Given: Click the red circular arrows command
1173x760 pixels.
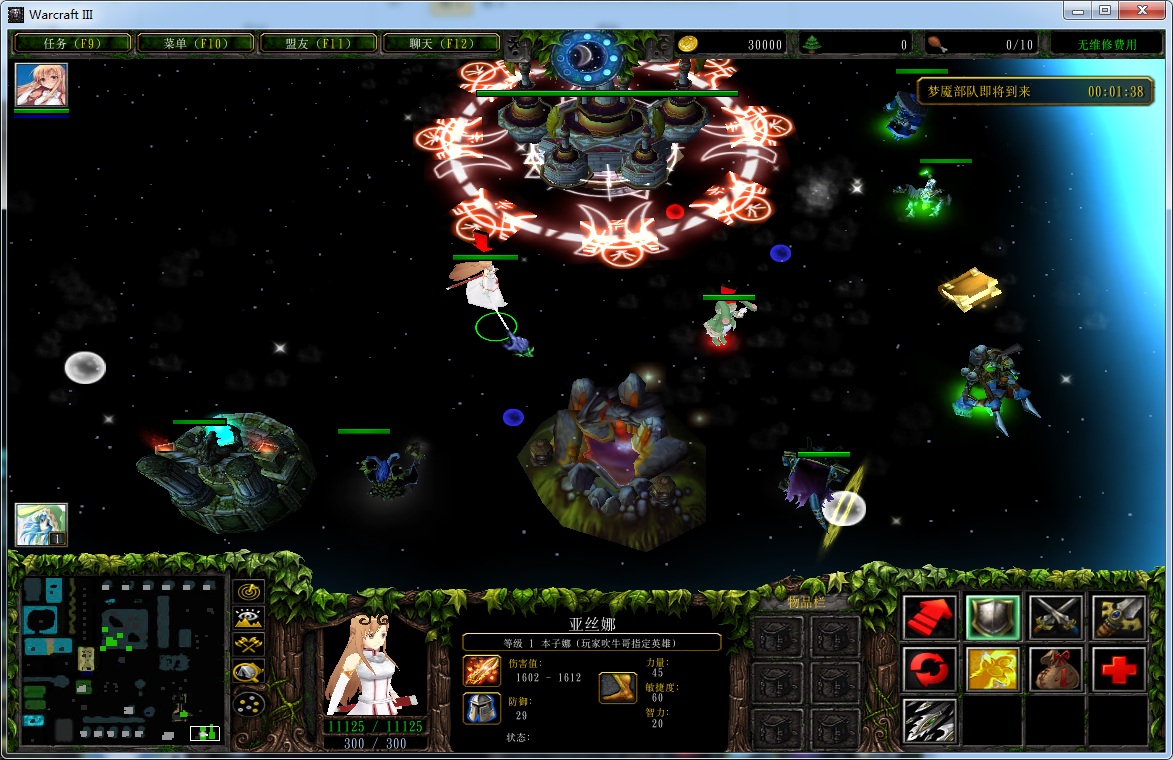Looking at the screenshot, I should (x=929, y=669).
